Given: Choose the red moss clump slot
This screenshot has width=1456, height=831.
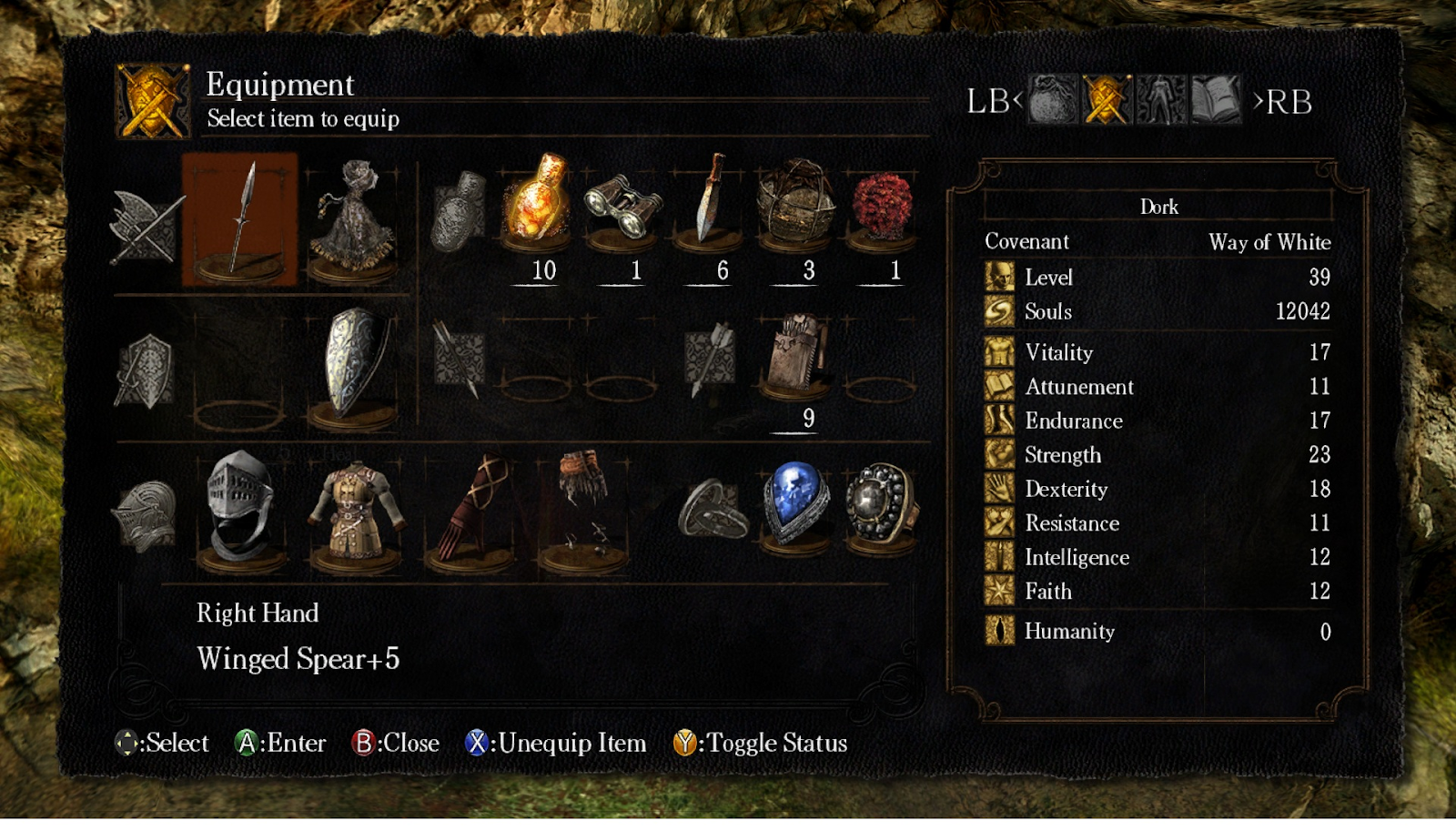Looking at the screenshot, I should pyautogui.click(x=881, y=204).
